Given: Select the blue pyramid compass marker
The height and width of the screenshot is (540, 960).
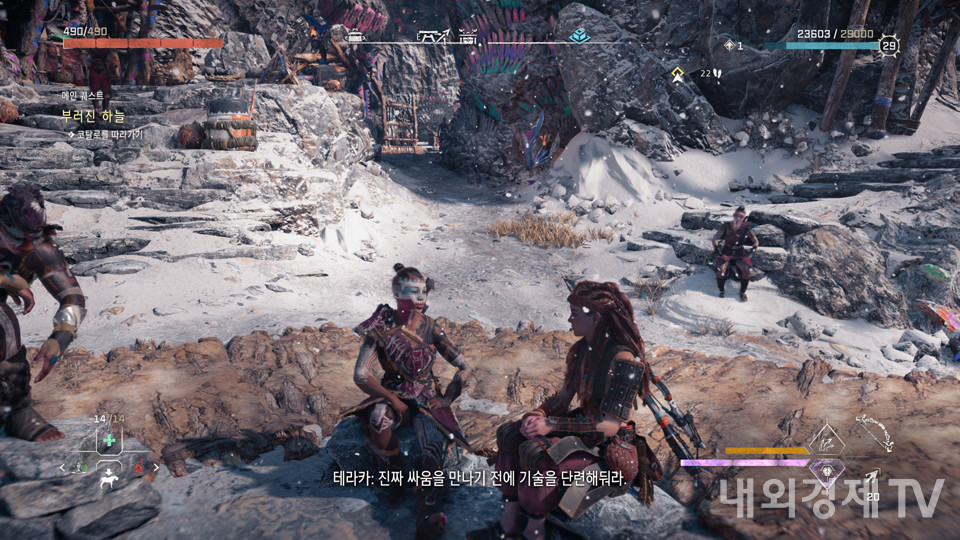Looking at the screenshot, I should coord(579,36).
